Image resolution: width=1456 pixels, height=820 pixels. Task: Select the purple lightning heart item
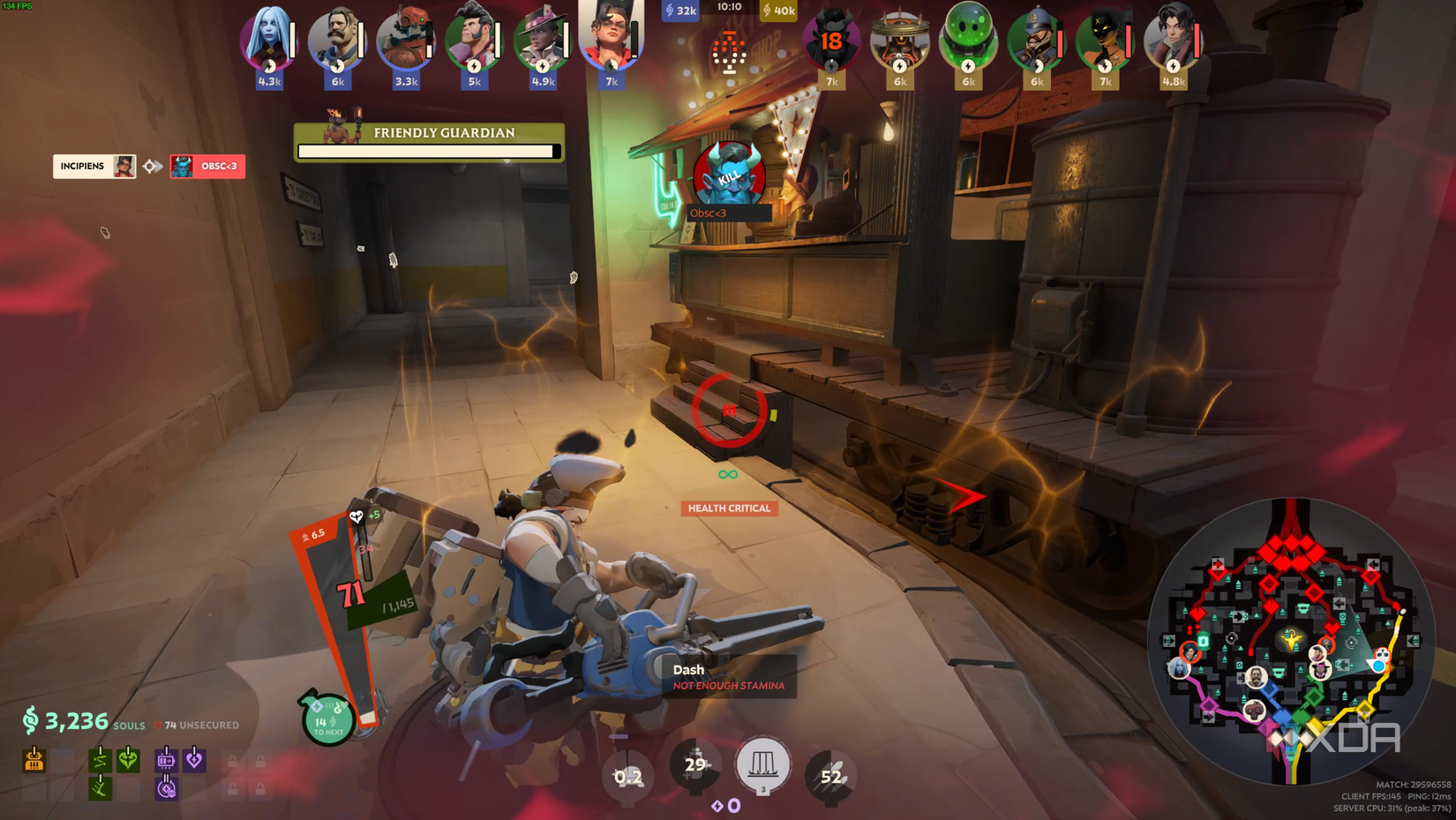pos(194,759)
